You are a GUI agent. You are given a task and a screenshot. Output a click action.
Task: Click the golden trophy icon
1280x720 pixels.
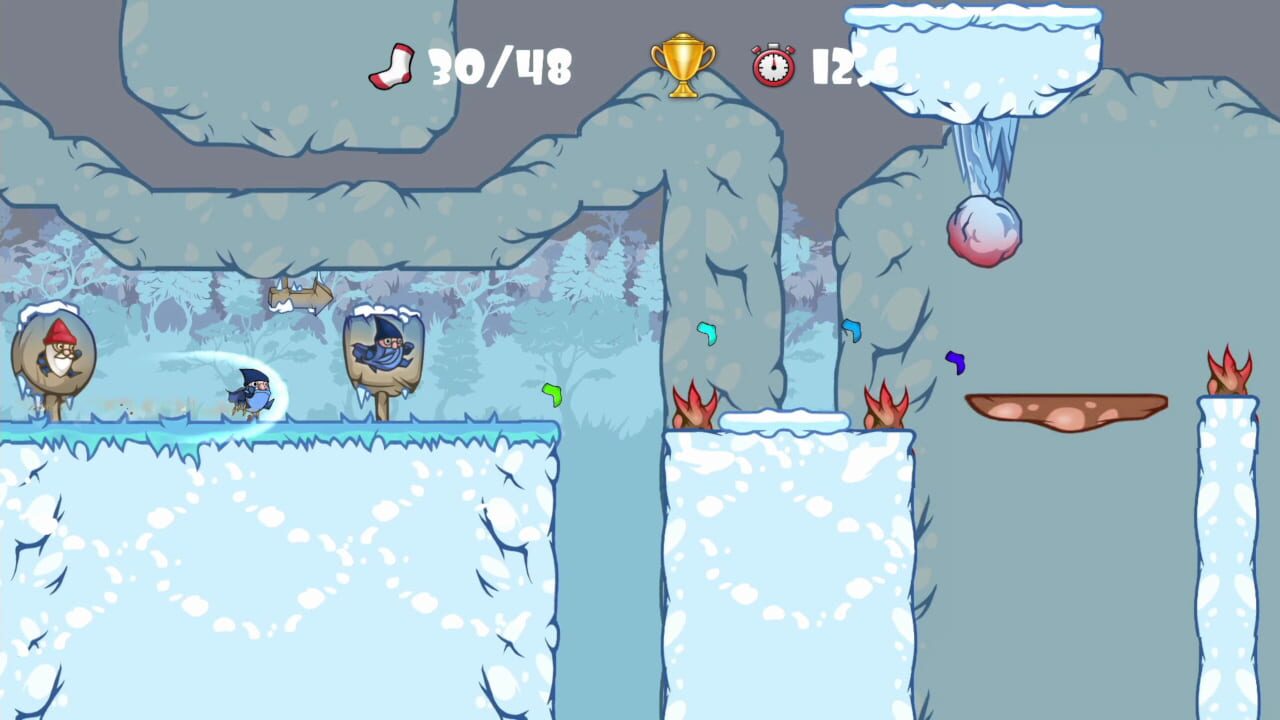(x=684, y=65)
